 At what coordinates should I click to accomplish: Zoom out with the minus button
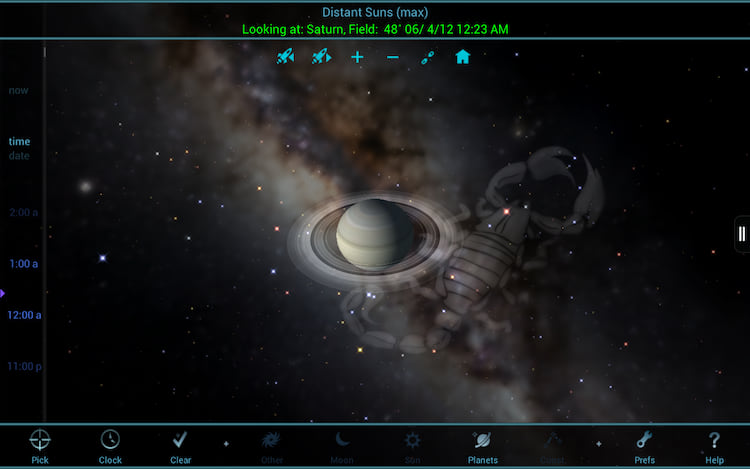(392, 57)
